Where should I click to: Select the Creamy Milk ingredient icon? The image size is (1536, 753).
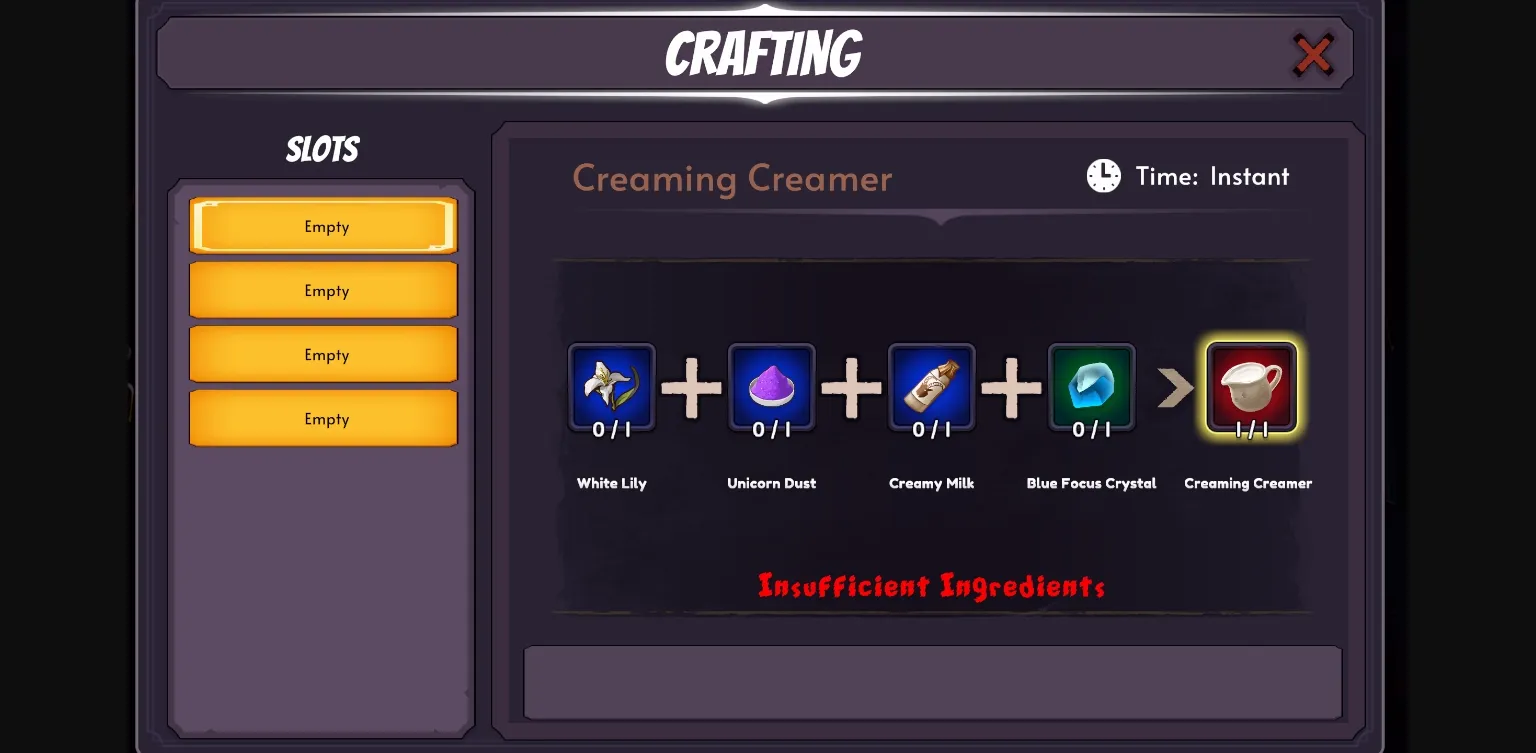click(931, 388)
